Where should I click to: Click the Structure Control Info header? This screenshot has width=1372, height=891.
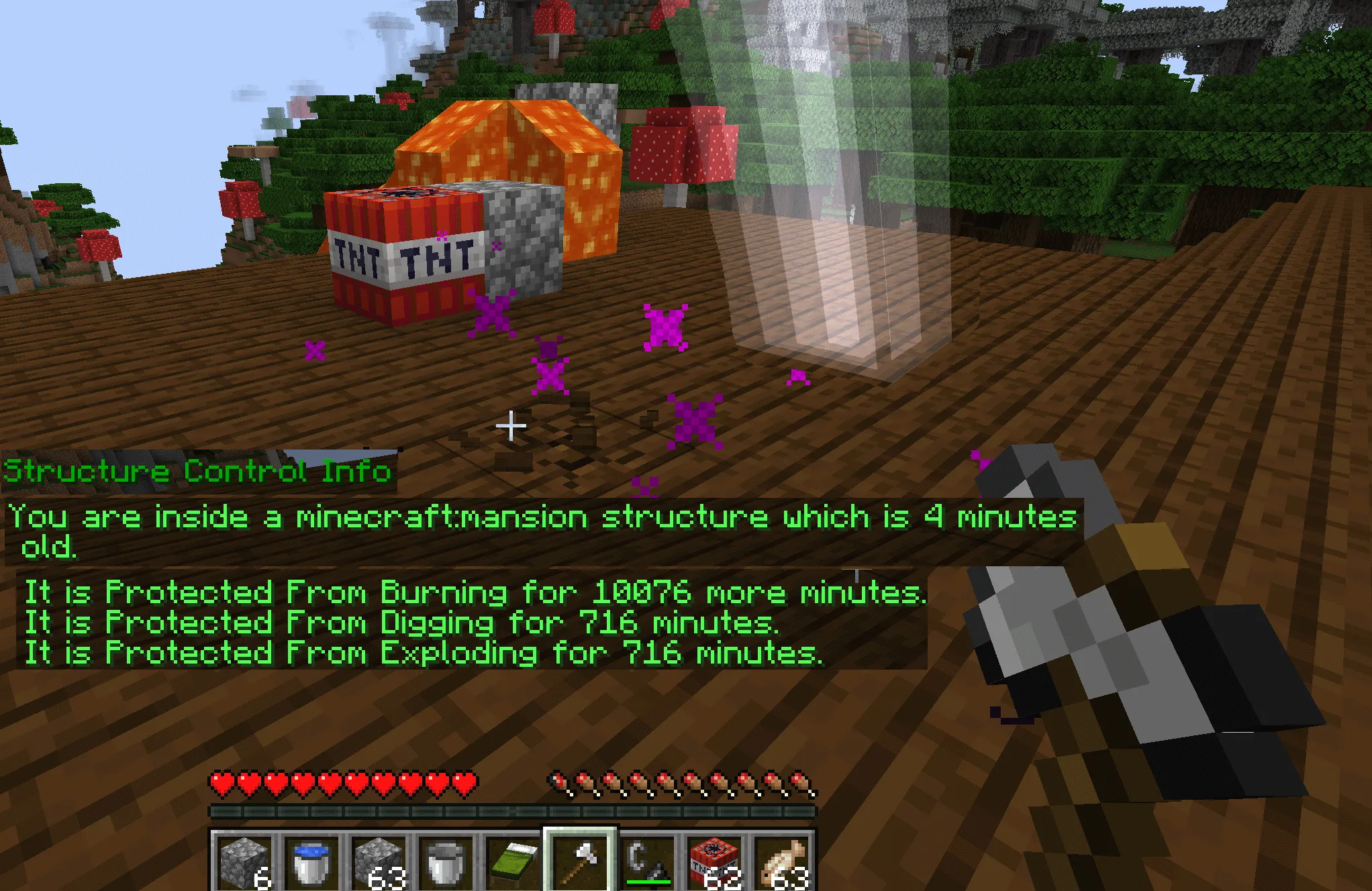point(195,471)
